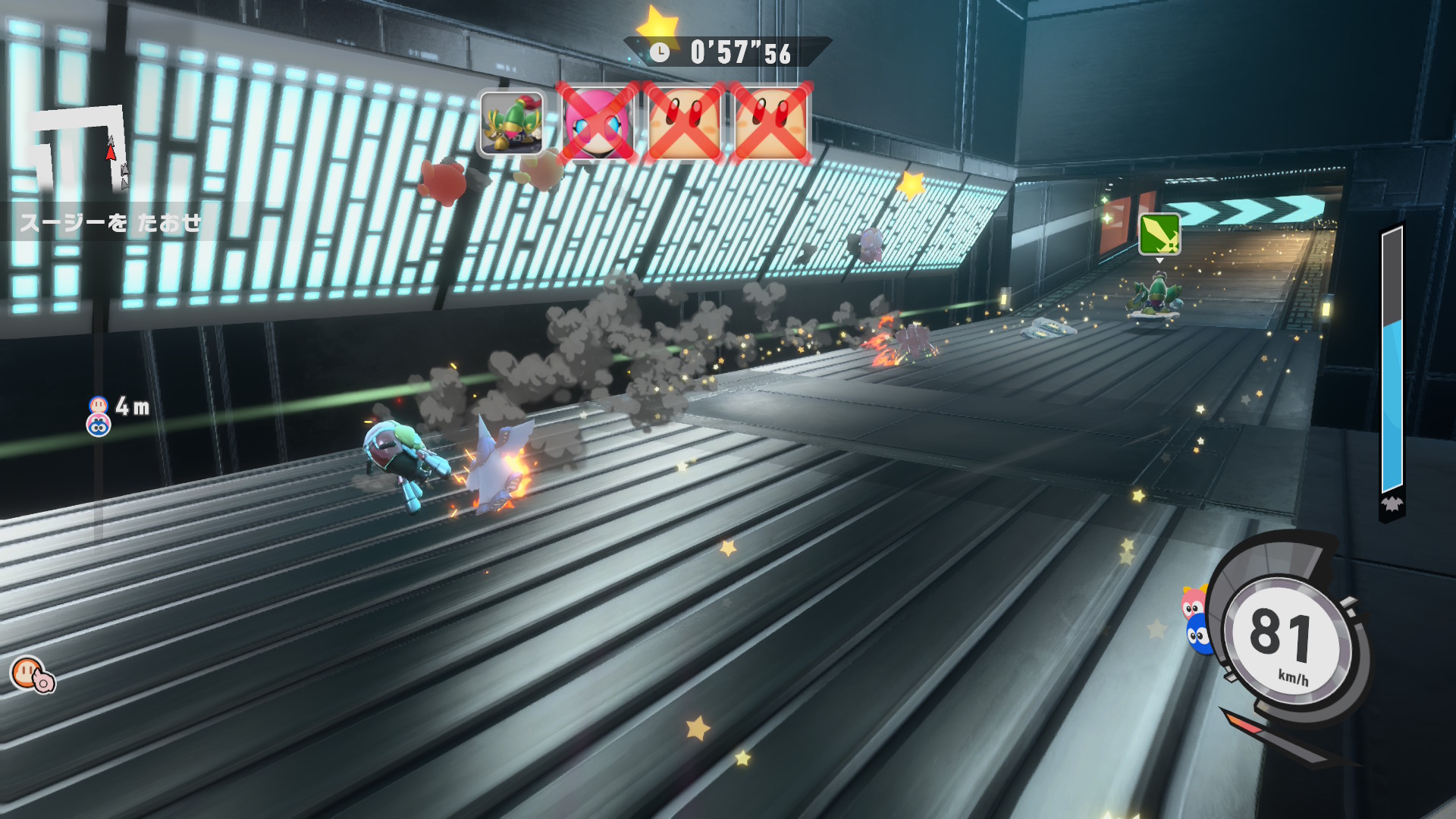Click the course minimap
The image size is (1456, 819).
point(80,149)
